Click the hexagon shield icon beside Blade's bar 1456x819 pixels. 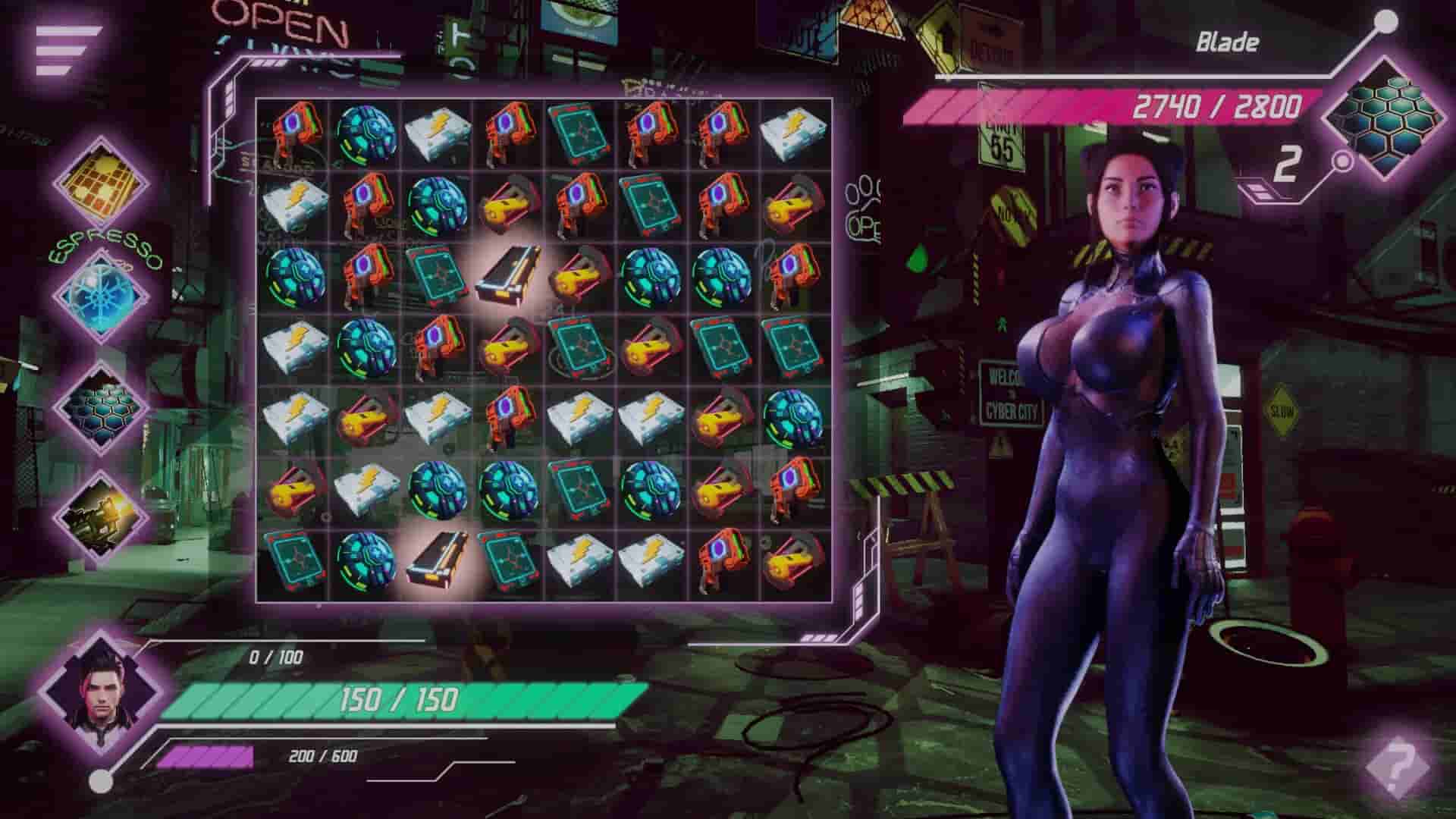click(x=1389, y=118)
